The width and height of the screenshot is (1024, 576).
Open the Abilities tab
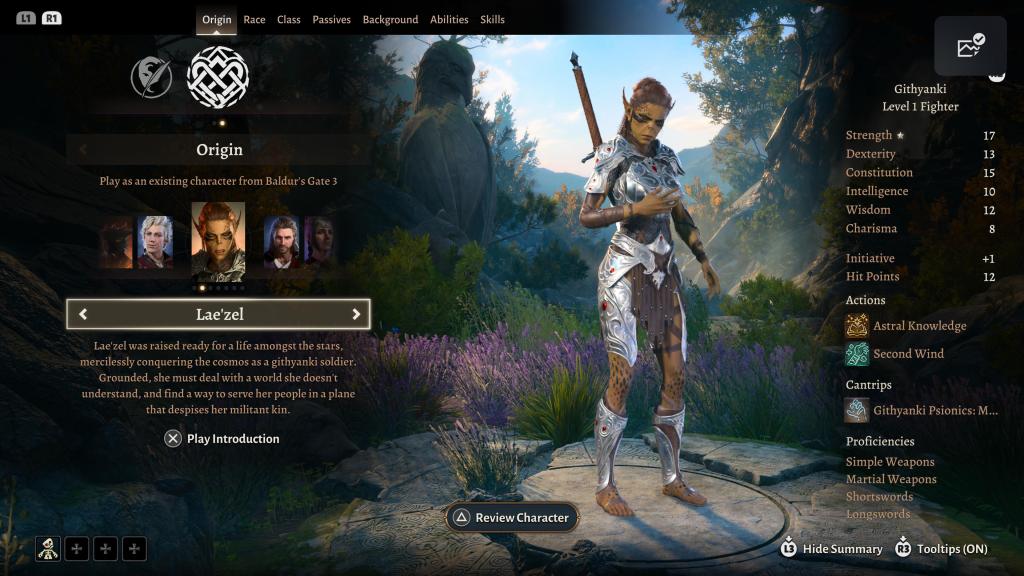coord(449,19)
